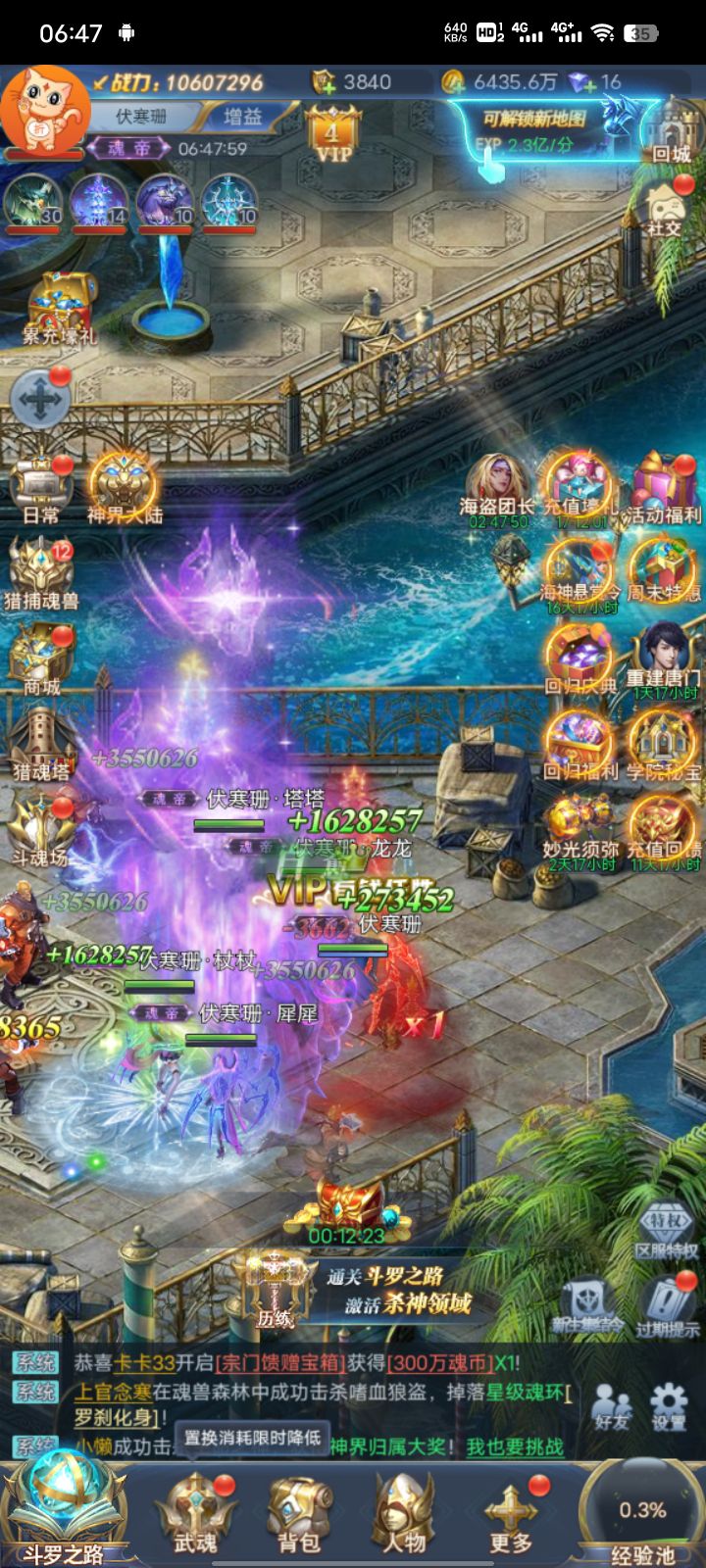Image resolution: width=706 pixels, height=1568 pixels.
Task: Open the 社交 social menu
Action: coord(665,208)
